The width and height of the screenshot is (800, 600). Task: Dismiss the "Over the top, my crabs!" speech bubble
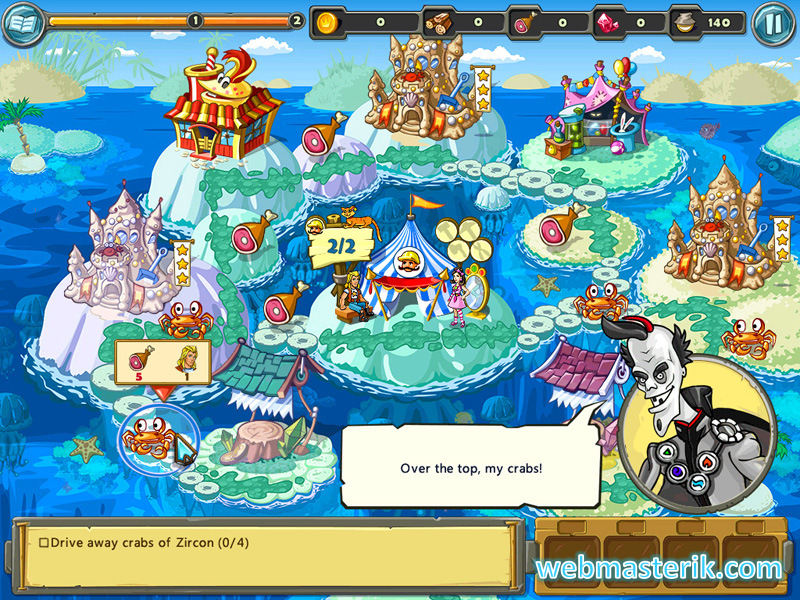pyautogui.click(x=470, y=467)
